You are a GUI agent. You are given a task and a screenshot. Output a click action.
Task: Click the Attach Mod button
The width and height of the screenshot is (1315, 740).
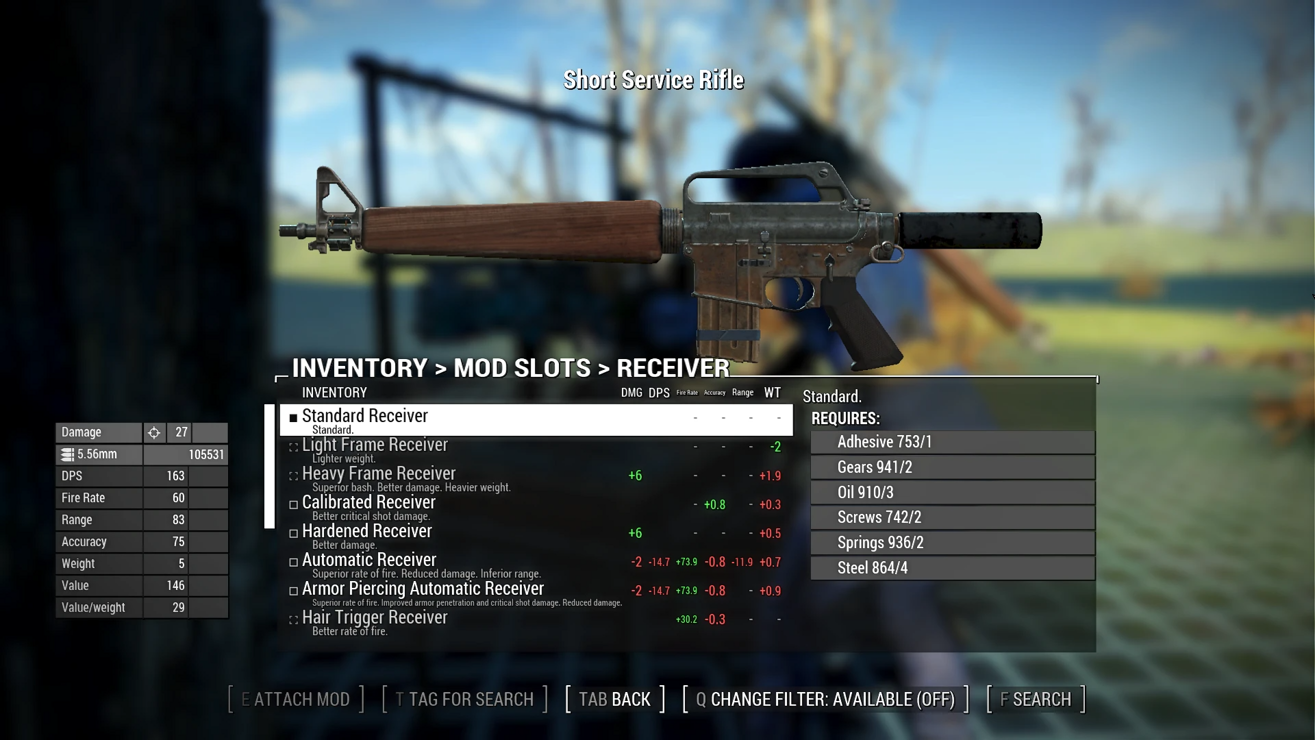click(x=296, y=699)
